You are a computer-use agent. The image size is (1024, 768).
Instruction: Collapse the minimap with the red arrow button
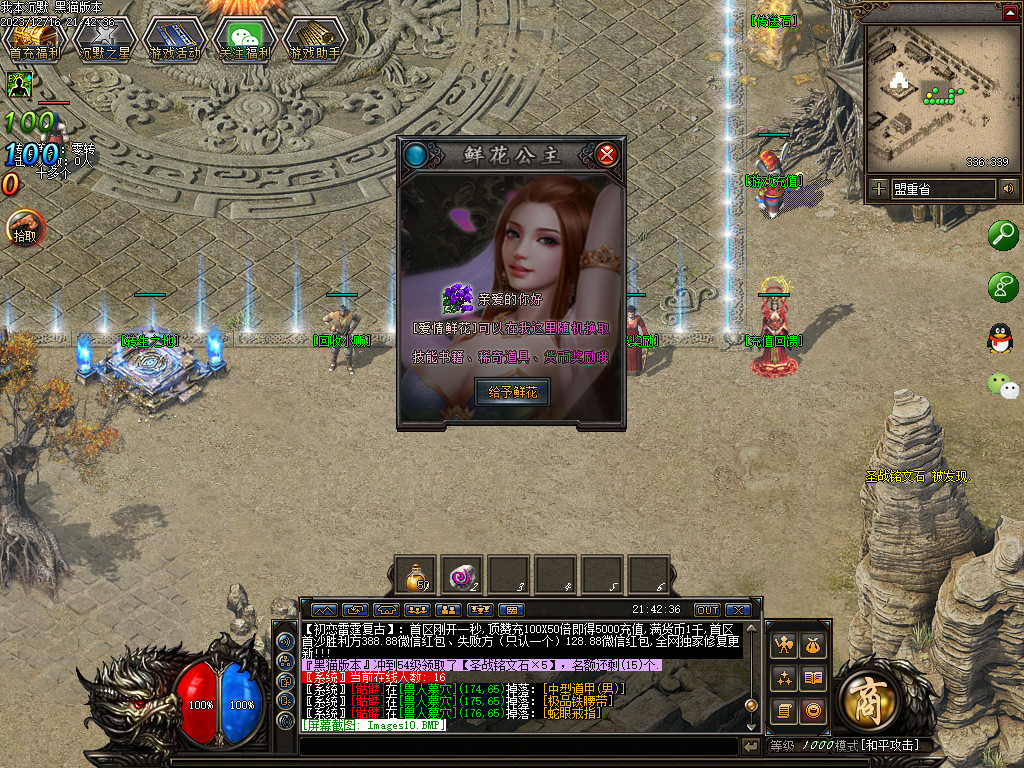[1008, 12]
